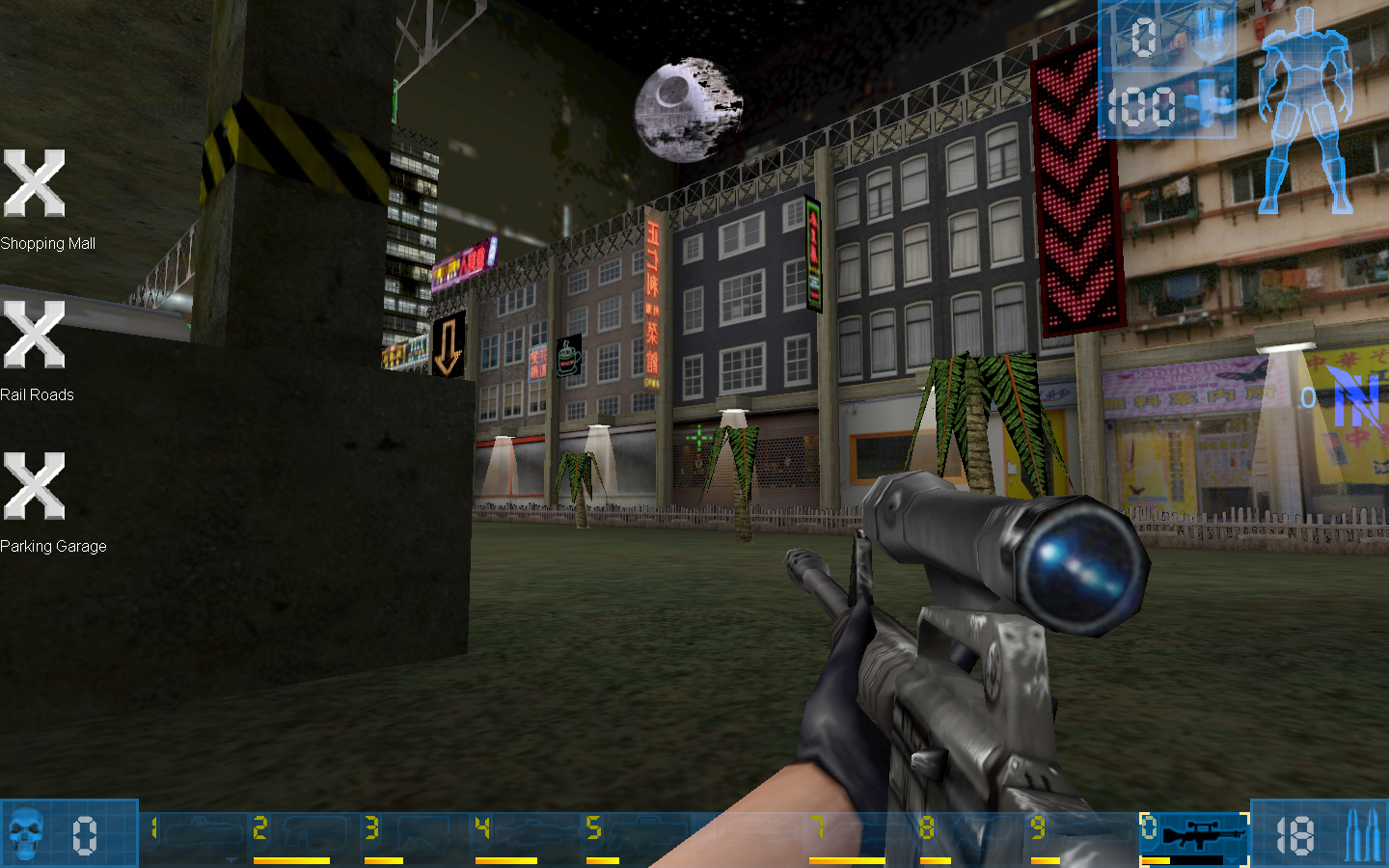Image resolution: width=1389 pixels, height=868 pixels.
Task: Click the bullet ammo icon at far right
Action: pyautogui.click(x=1362, y=835)
